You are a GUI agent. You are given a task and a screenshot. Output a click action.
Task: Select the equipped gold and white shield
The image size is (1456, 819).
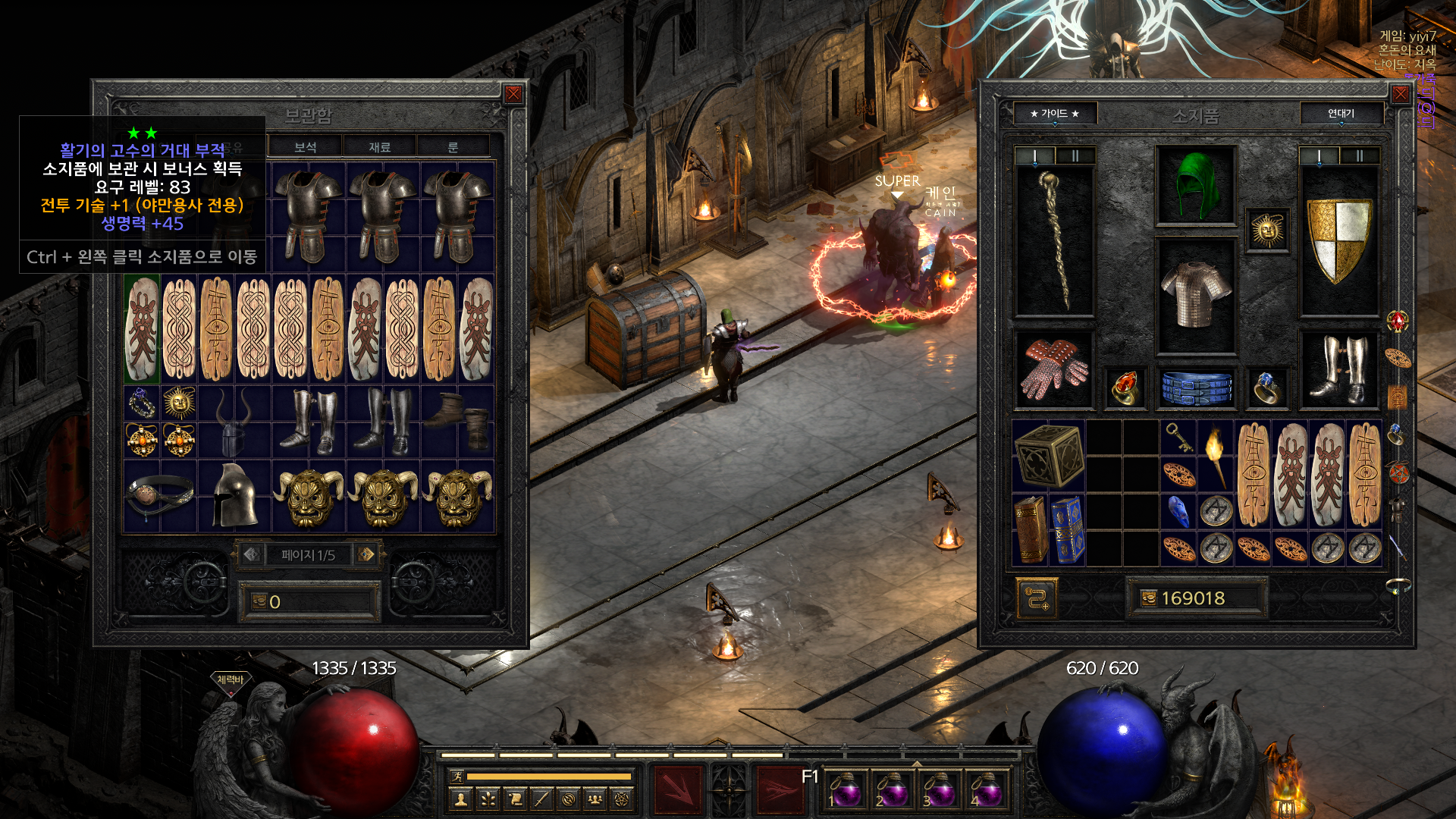[x=1339, y=240]
